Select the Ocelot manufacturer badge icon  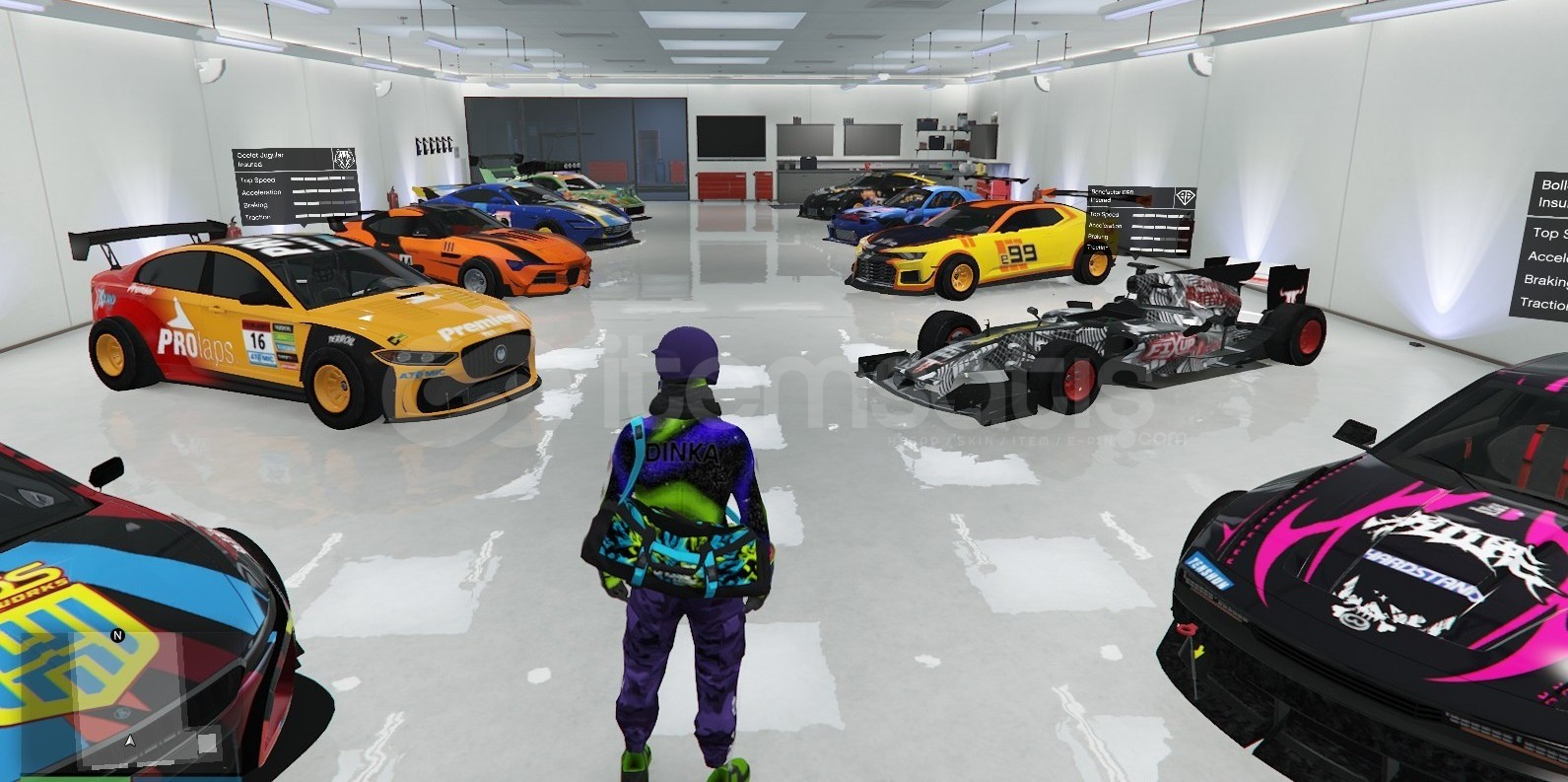(x=343, y=158)
